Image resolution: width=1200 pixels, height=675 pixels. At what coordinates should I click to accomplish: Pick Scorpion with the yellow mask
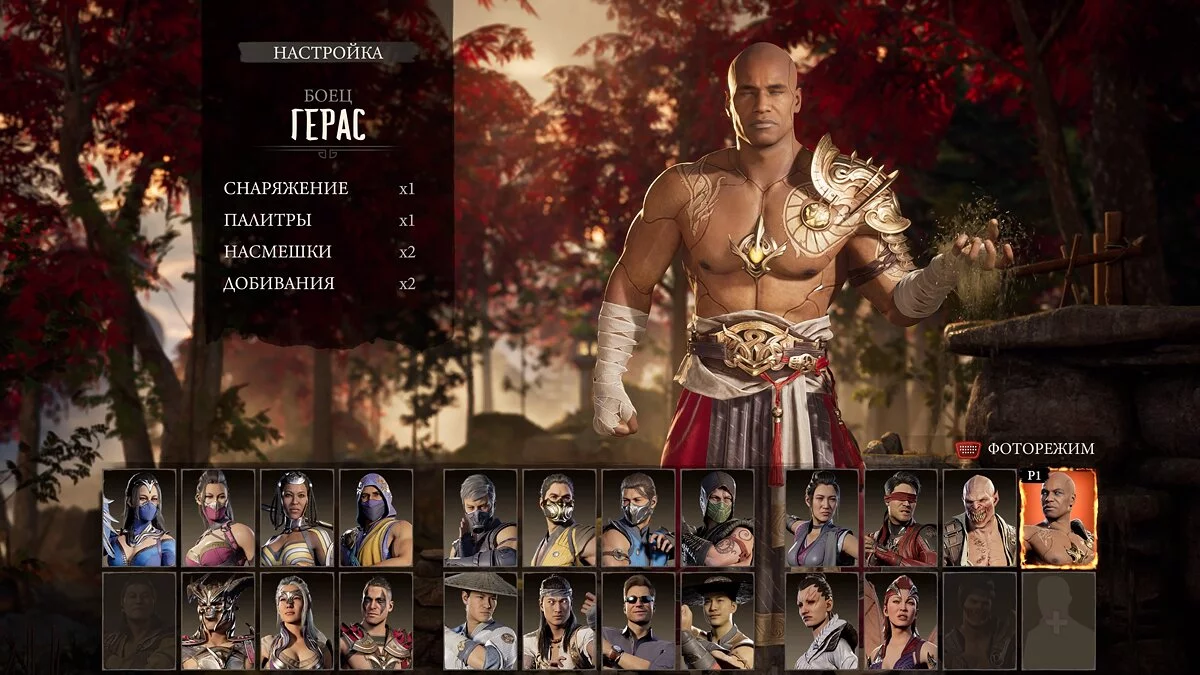point(559,518)
